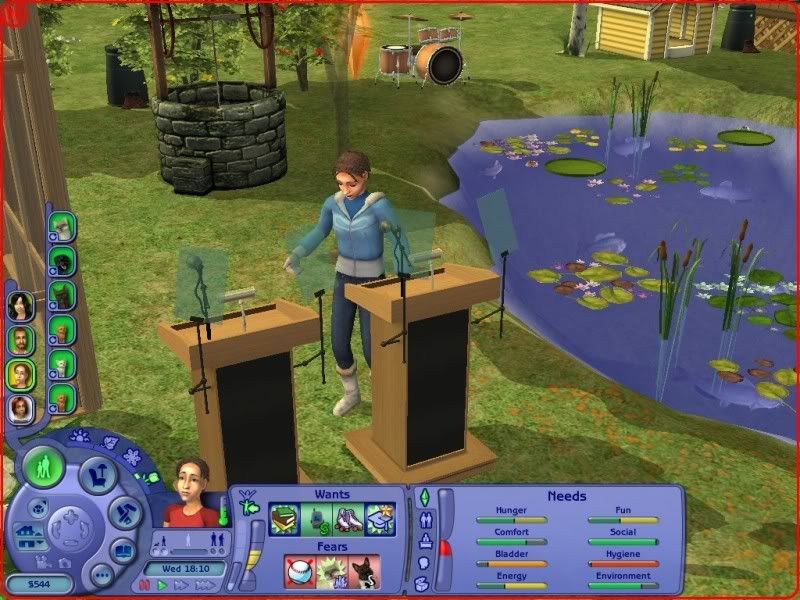This screenshot has width=800, height=600.
Task: Open the three-dot options menu
Action: coord(100,574)
